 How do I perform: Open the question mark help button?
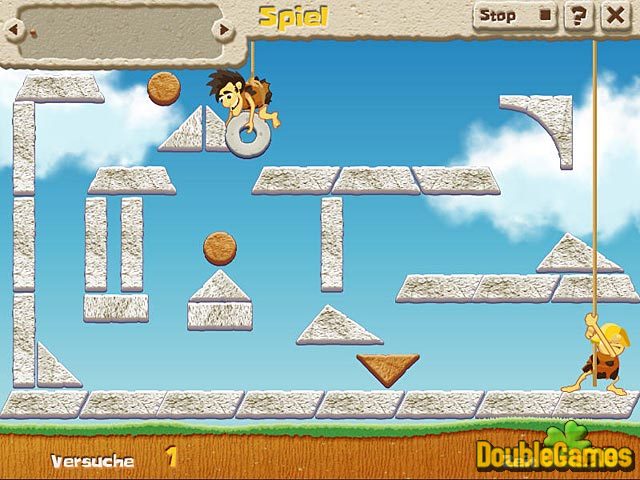577,16
